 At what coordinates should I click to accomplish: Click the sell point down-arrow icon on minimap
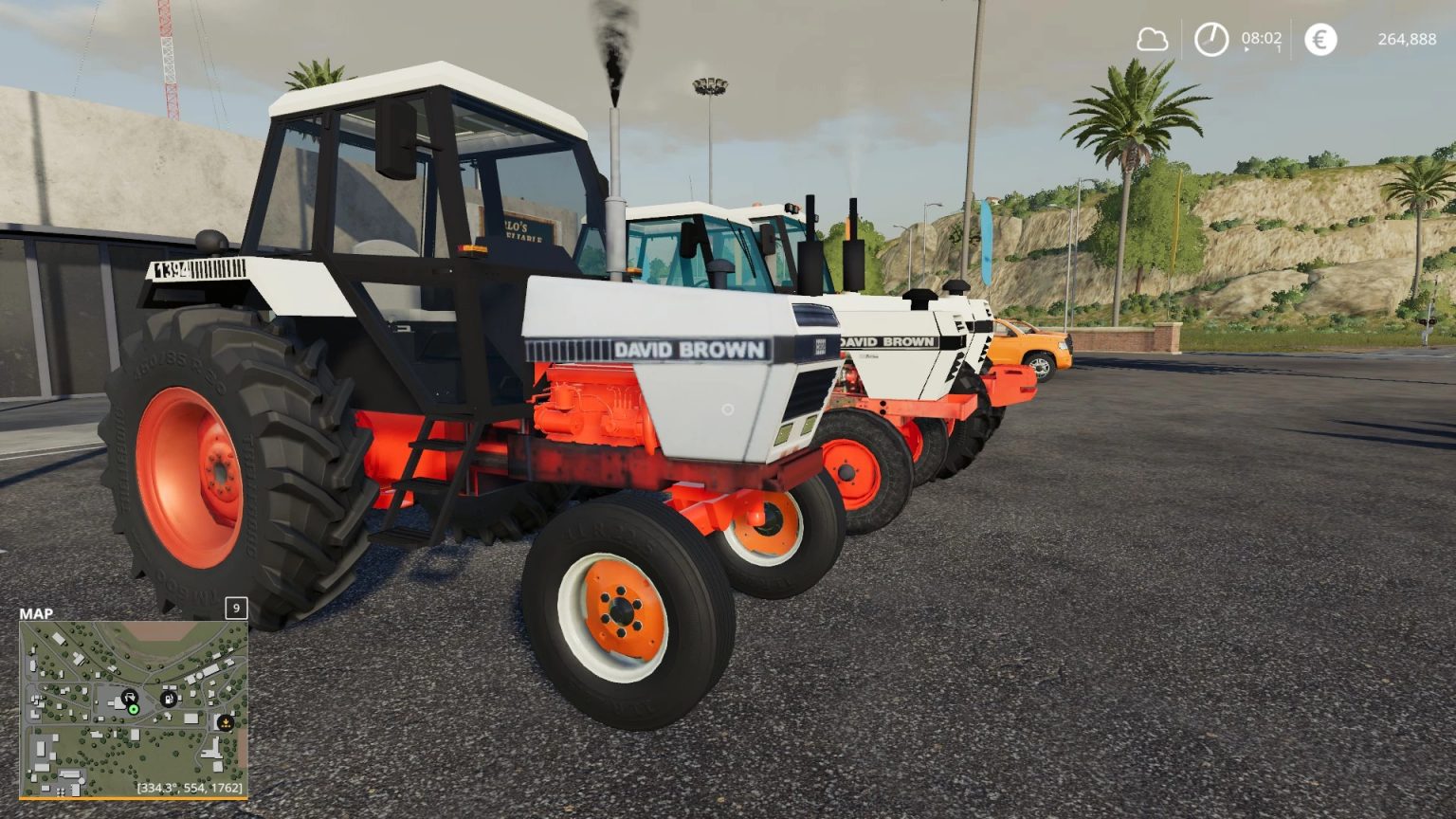point(226,721)
